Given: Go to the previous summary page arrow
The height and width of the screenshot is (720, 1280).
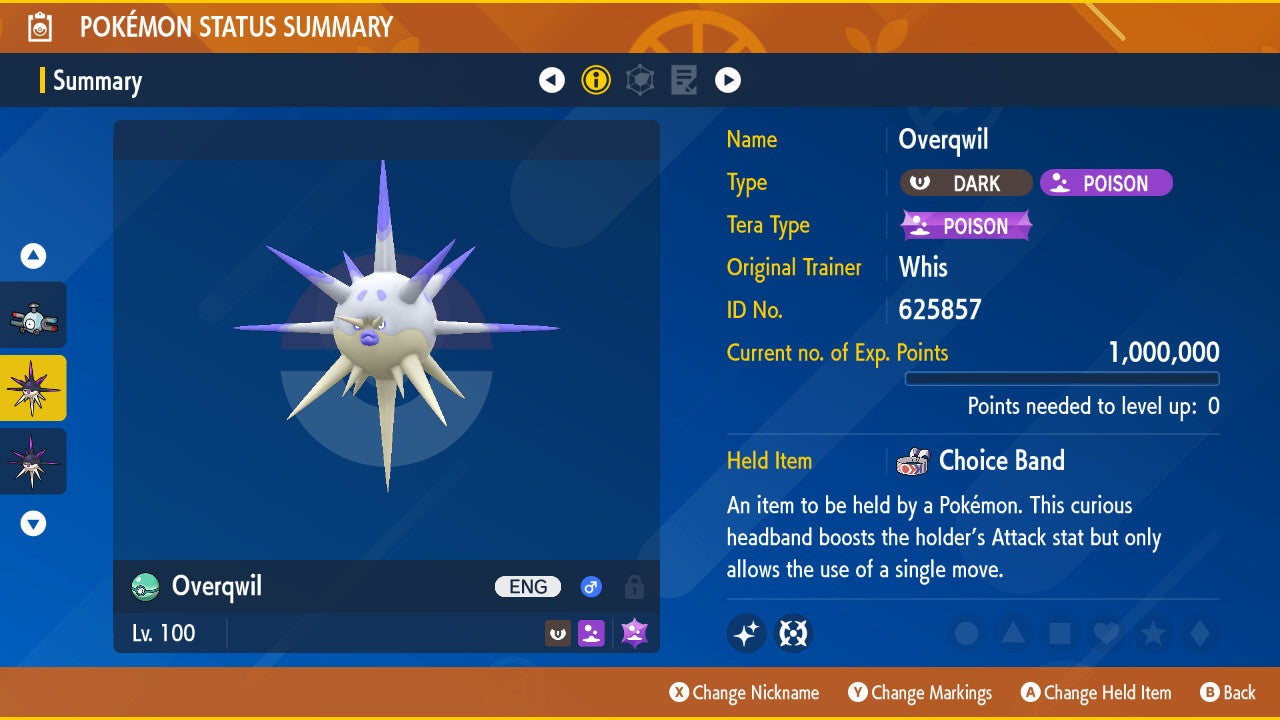Looking at the screenshot, I should pyautogui.click(x=552, y=80).
